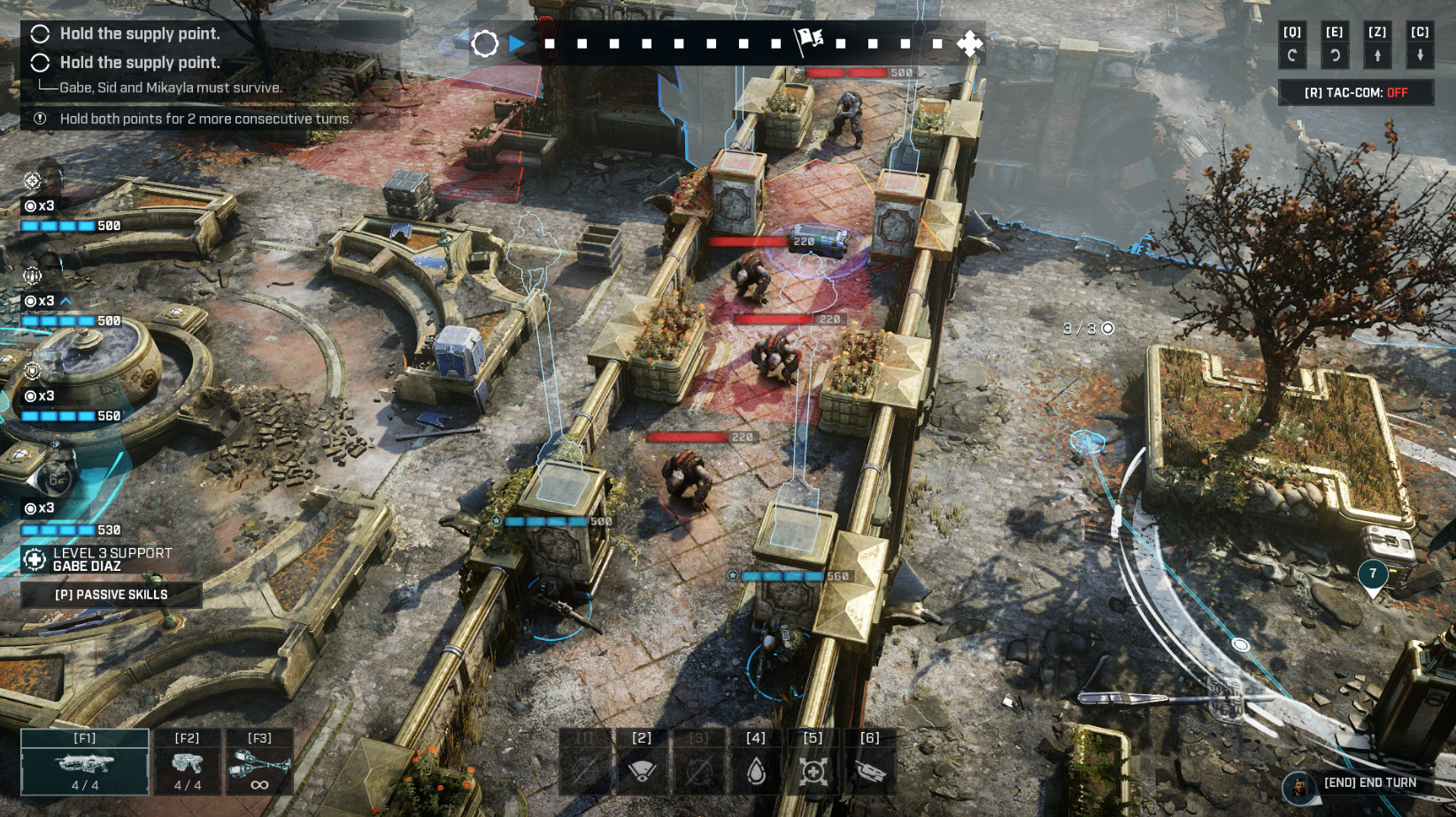Use the droplet ability icon
The image size is (1456, 817).
(756, 768)
